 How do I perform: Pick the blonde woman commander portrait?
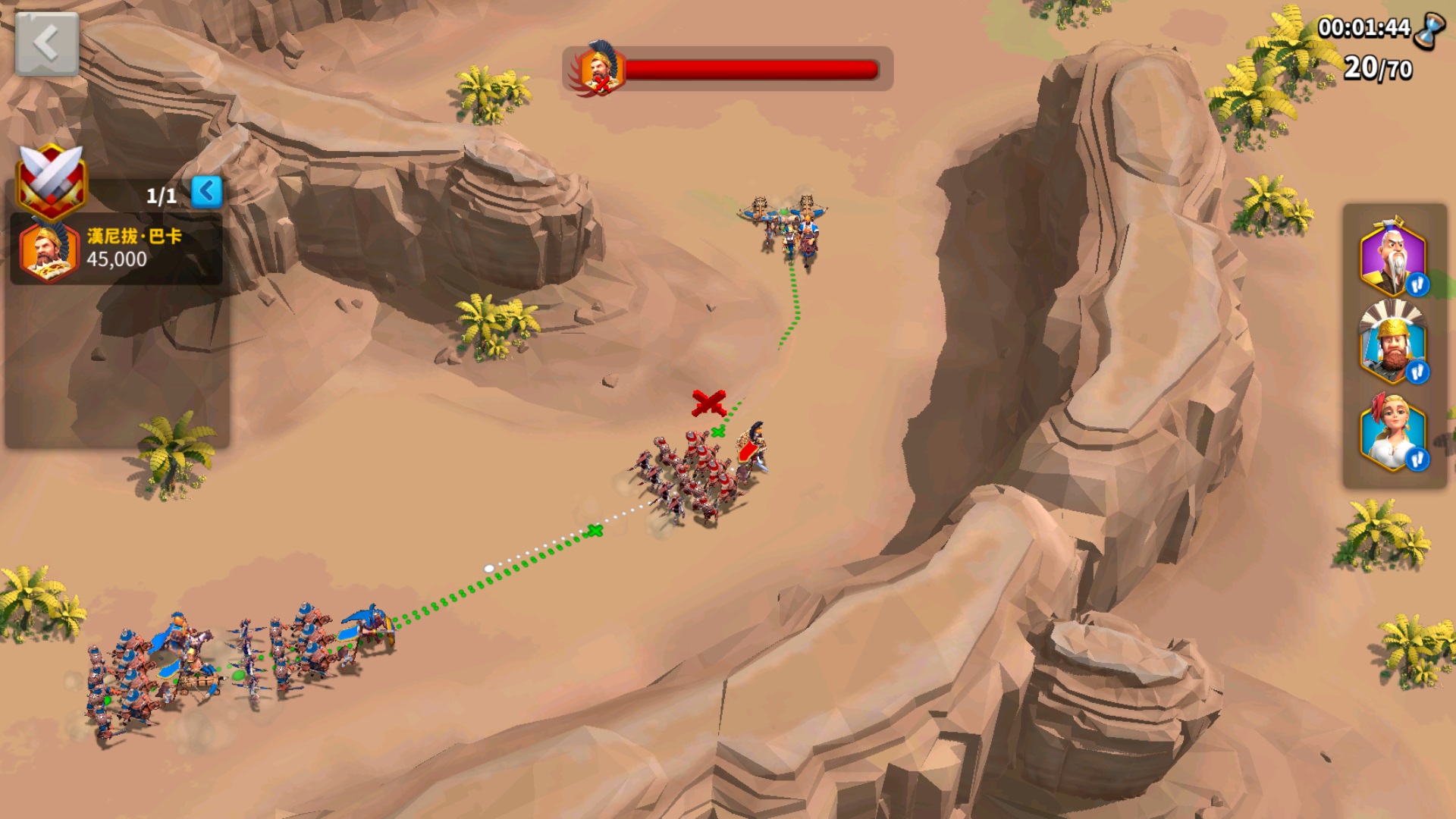(1393, 432)
